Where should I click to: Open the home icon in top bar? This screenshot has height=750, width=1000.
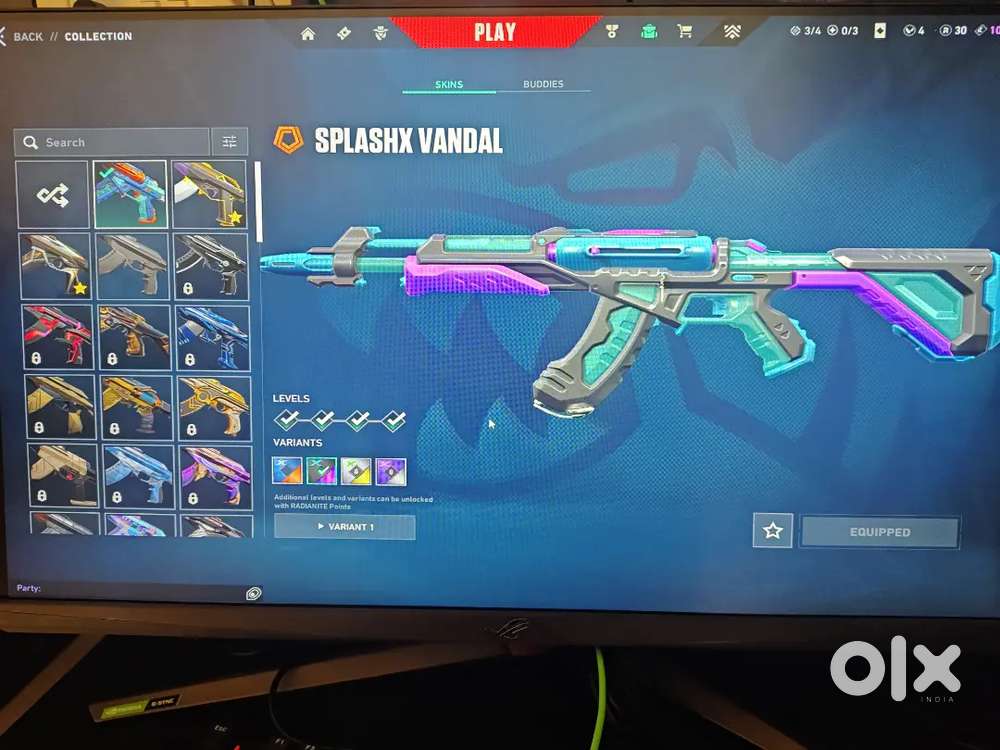tap(308, 33)
